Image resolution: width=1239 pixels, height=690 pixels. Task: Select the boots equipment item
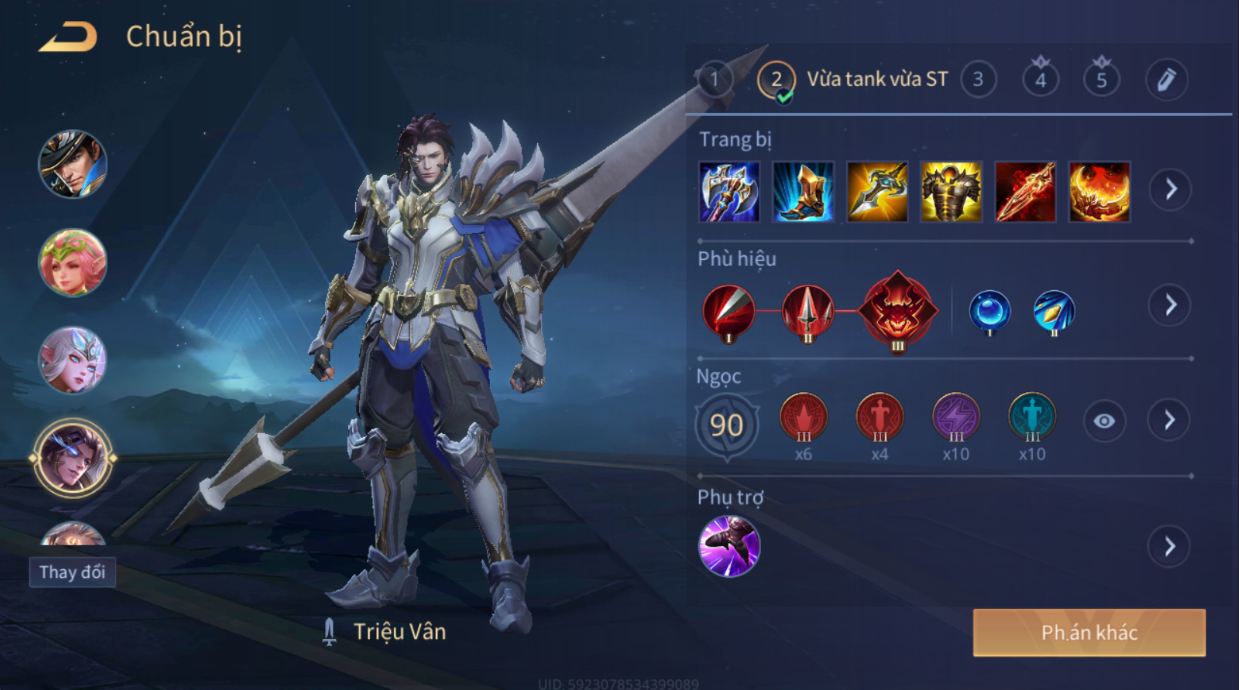point(803,191)
